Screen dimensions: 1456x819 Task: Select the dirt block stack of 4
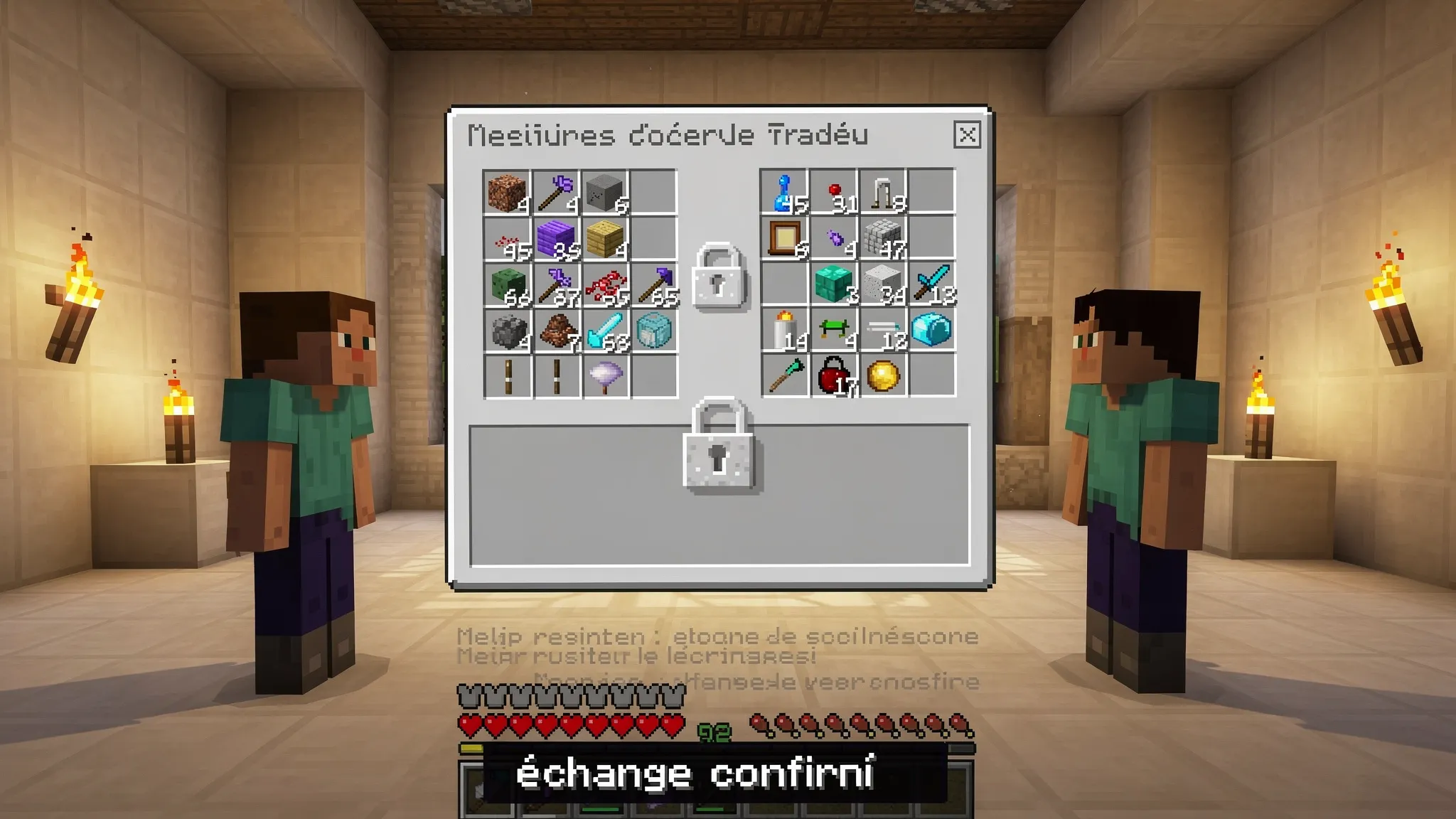point(505,193)
